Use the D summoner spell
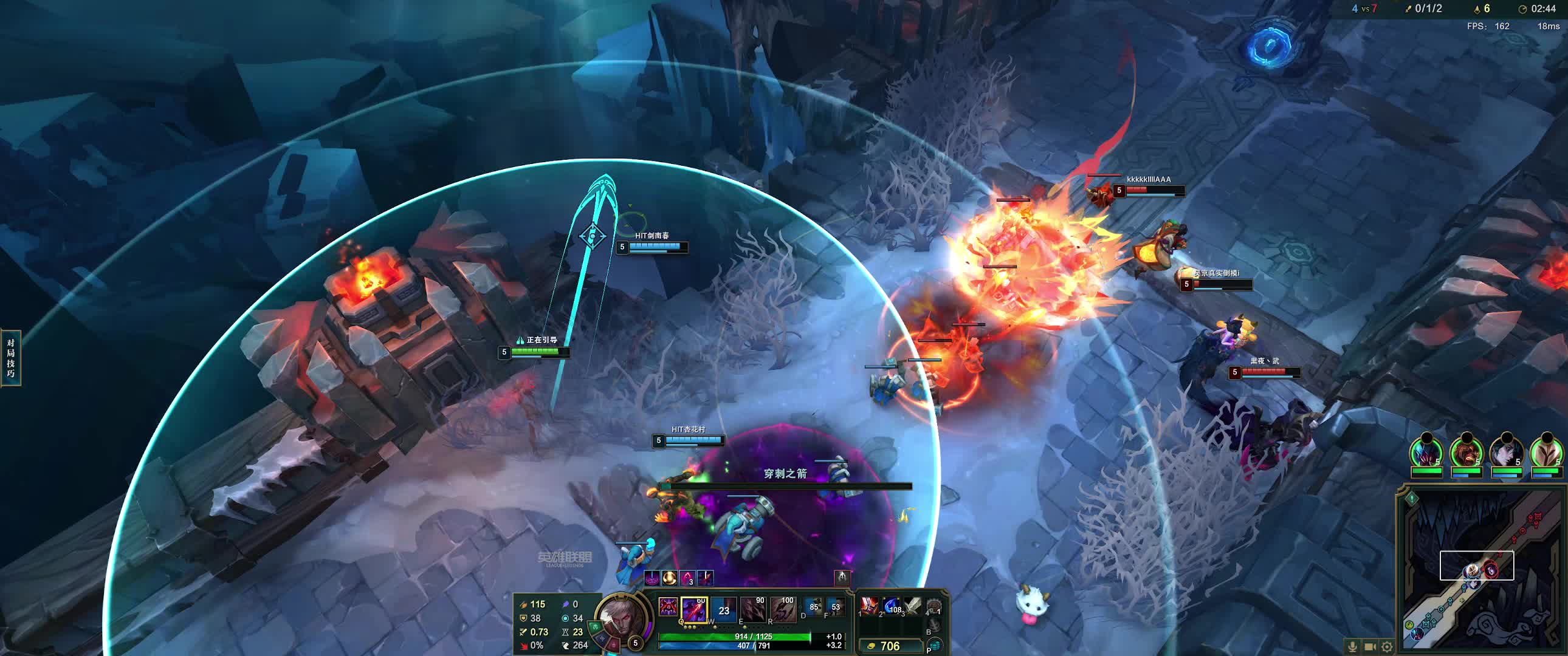Viewport: 1568px width, 656px height. [x=813, y=607]
